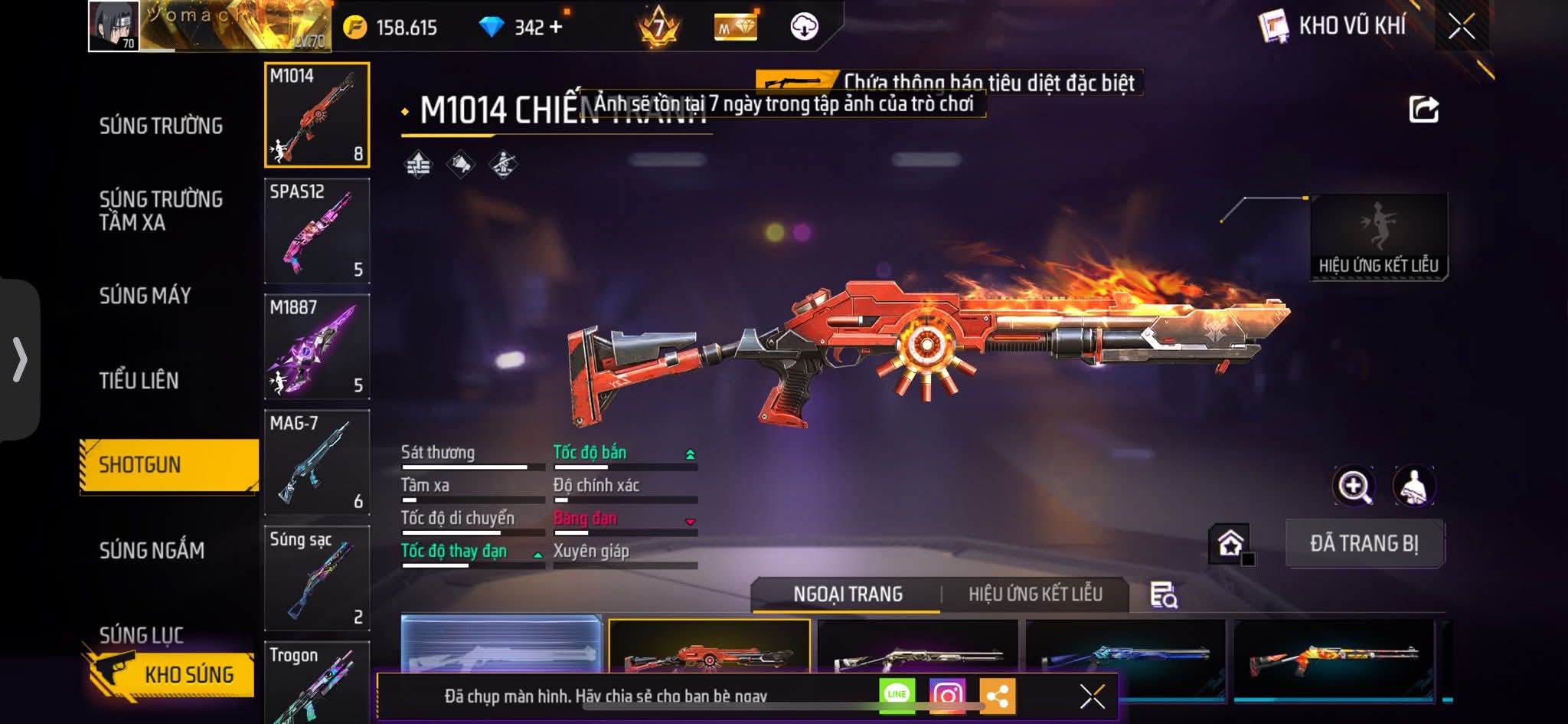Dismiss the screenshot share notification

pos(1092,696)
